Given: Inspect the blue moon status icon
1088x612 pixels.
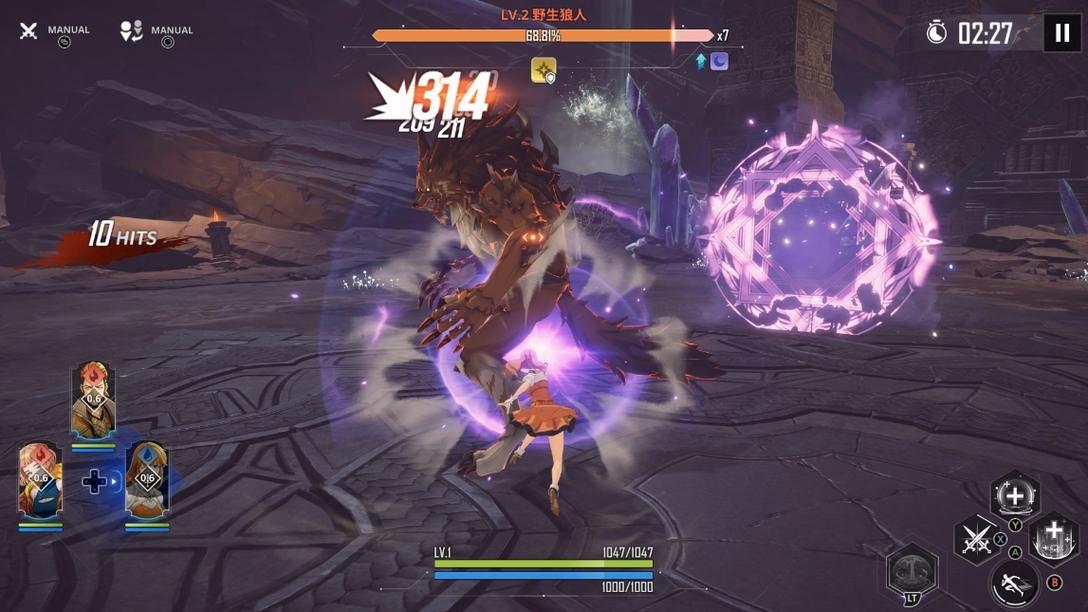Looking at the screenshot, I should pyautogui.click(x=719, y=61).
